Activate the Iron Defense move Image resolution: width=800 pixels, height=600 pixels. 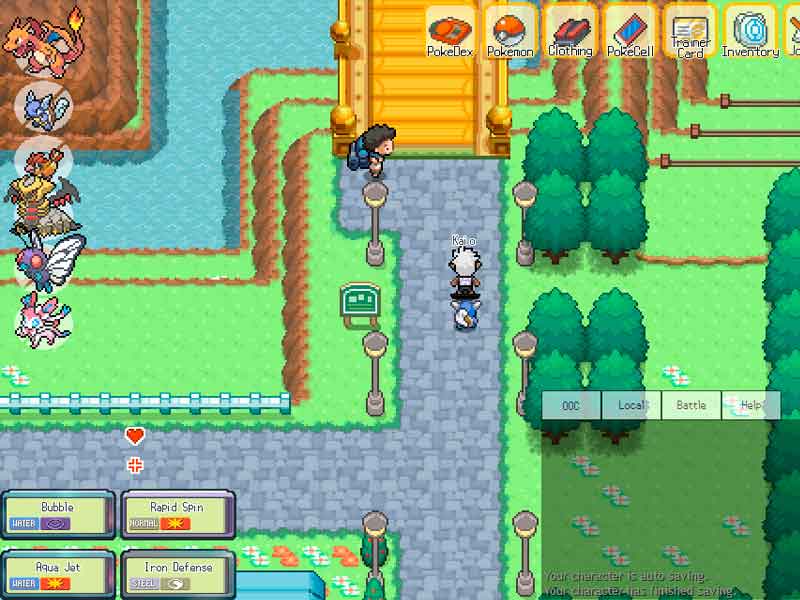point(177,574)
